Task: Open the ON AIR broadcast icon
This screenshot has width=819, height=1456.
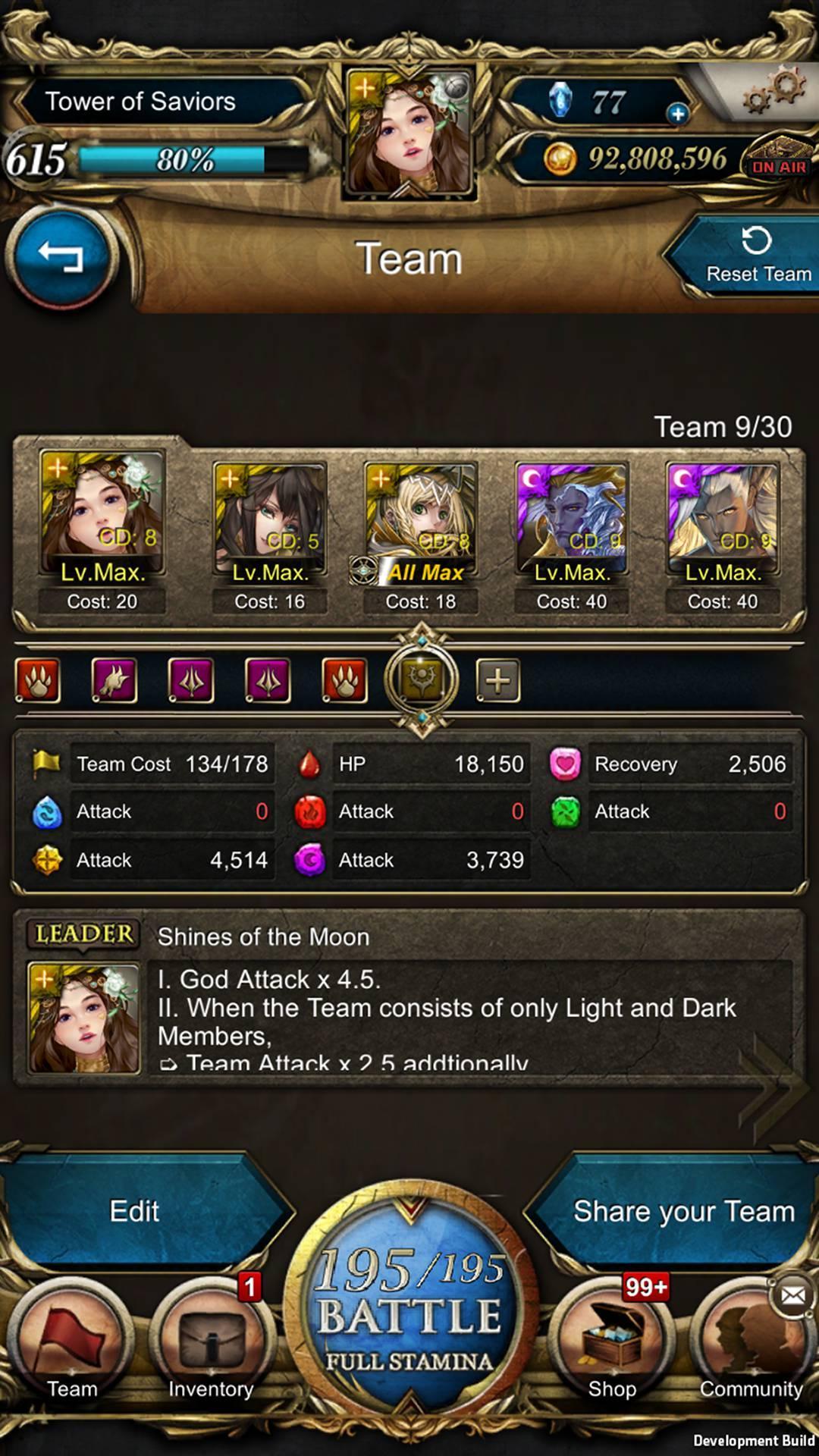Action: coord(778,161)
